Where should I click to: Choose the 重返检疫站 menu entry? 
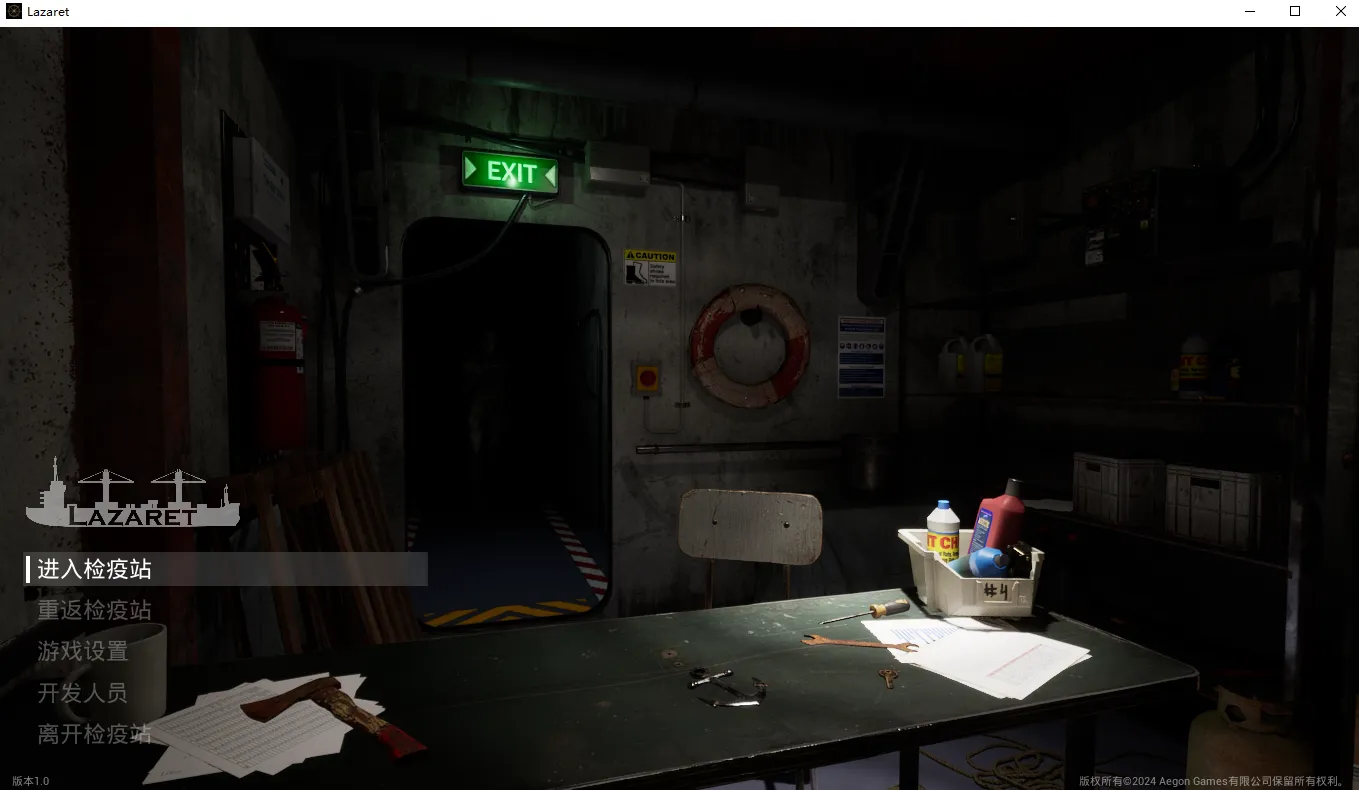click(x=95, y=610)
